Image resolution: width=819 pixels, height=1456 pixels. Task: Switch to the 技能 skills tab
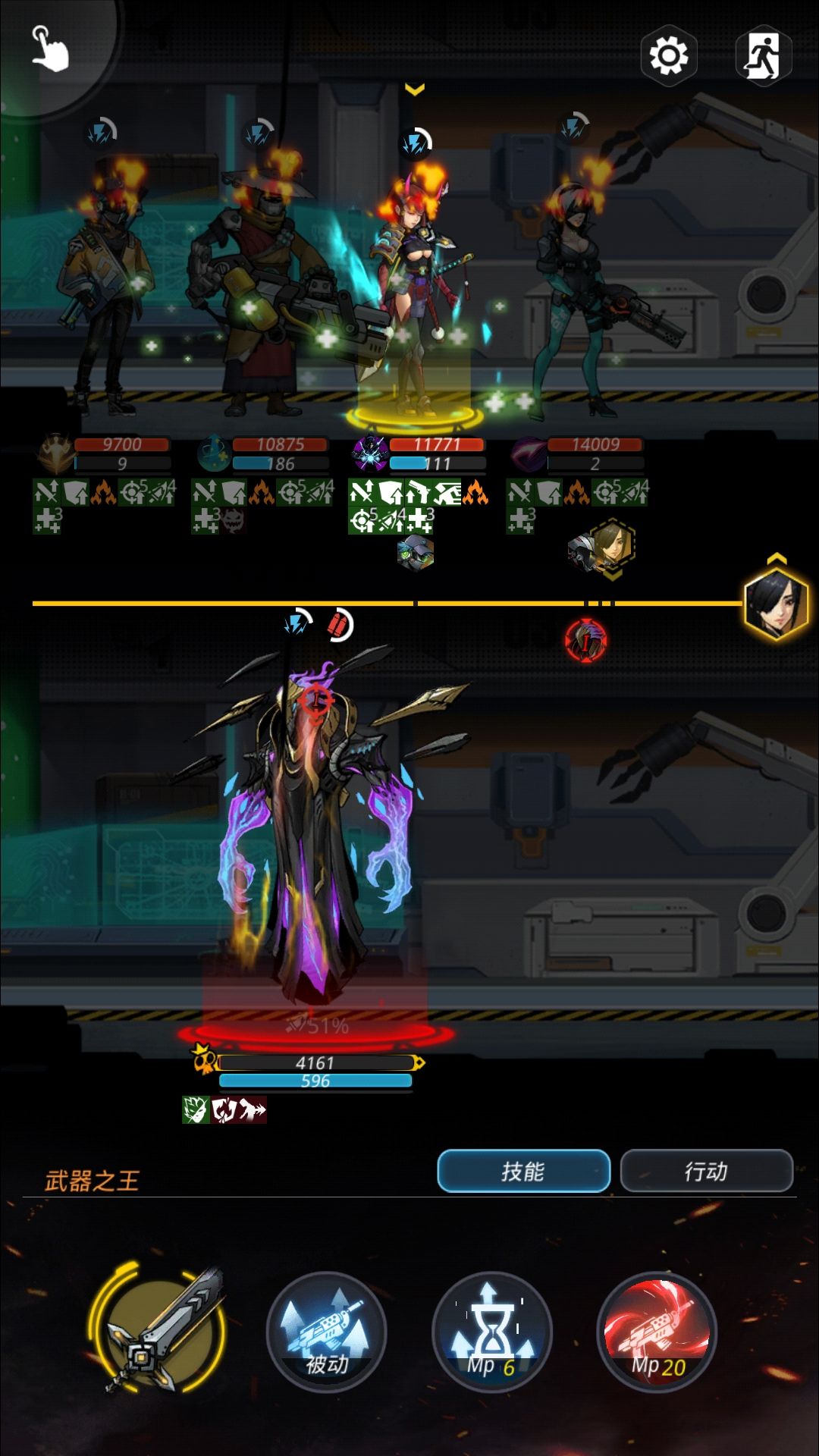click(x=523, y=1171)
